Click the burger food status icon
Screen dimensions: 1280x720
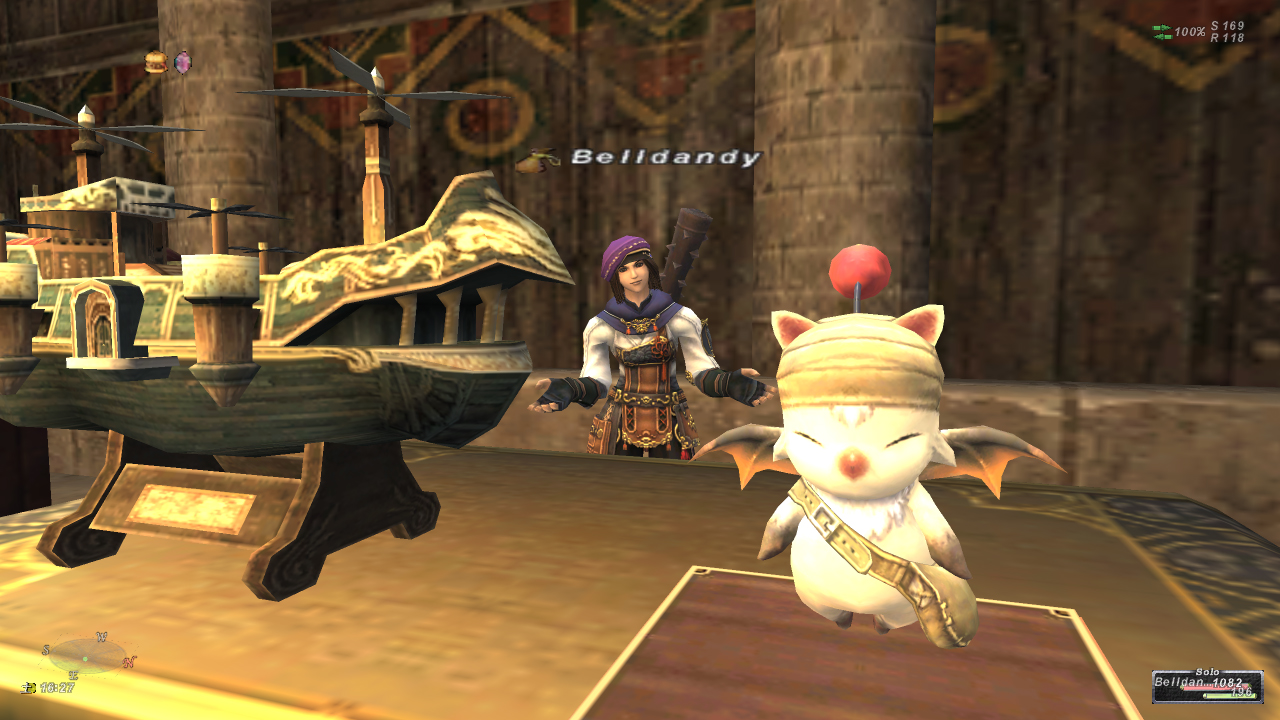pos(155,62)
